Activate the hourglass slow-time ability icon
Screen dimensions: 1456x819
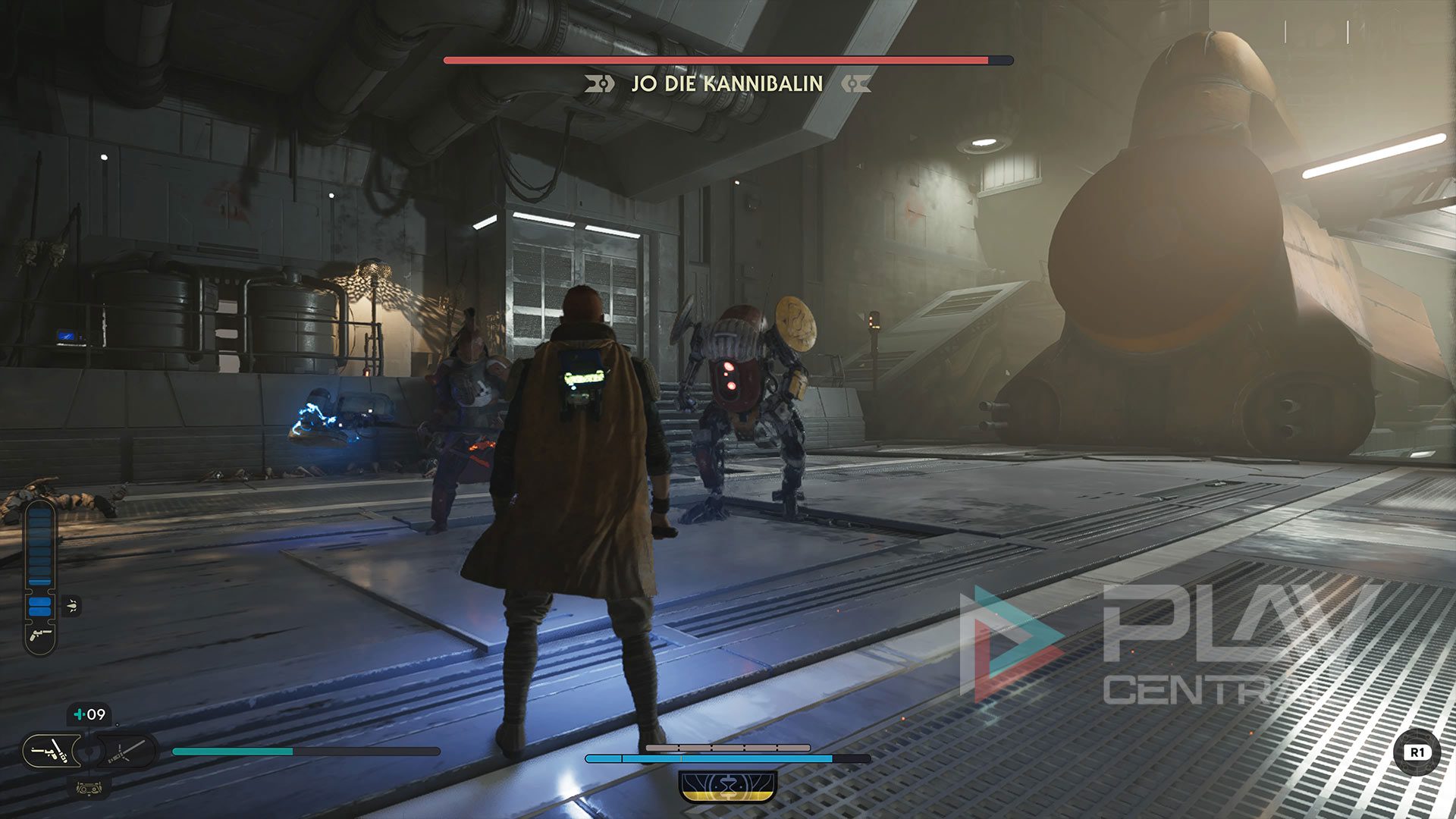[x=728, y=786]
